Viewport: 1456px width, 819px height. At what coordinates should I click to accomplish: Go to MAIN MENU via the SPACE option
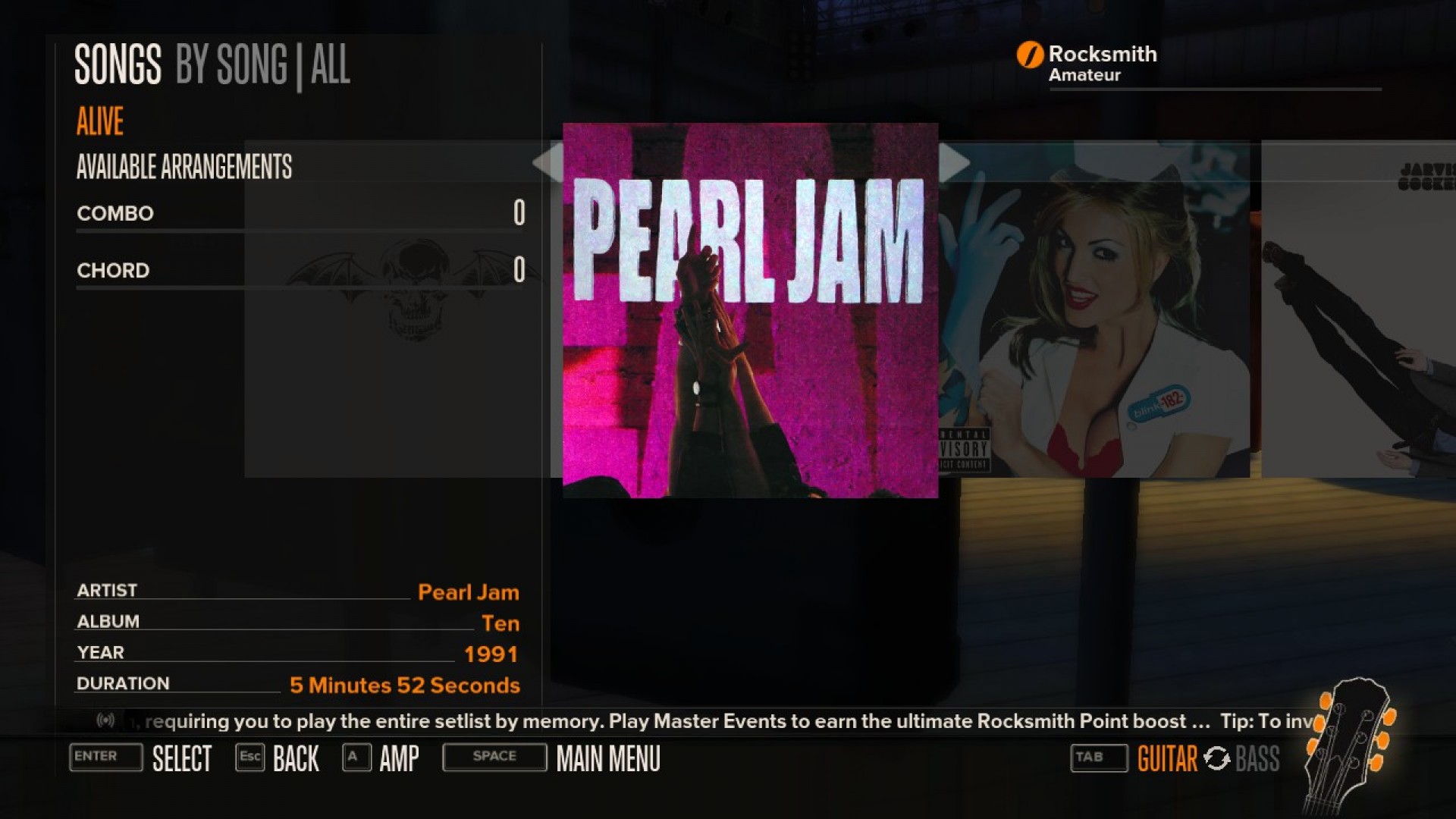(x=493, y=757)
